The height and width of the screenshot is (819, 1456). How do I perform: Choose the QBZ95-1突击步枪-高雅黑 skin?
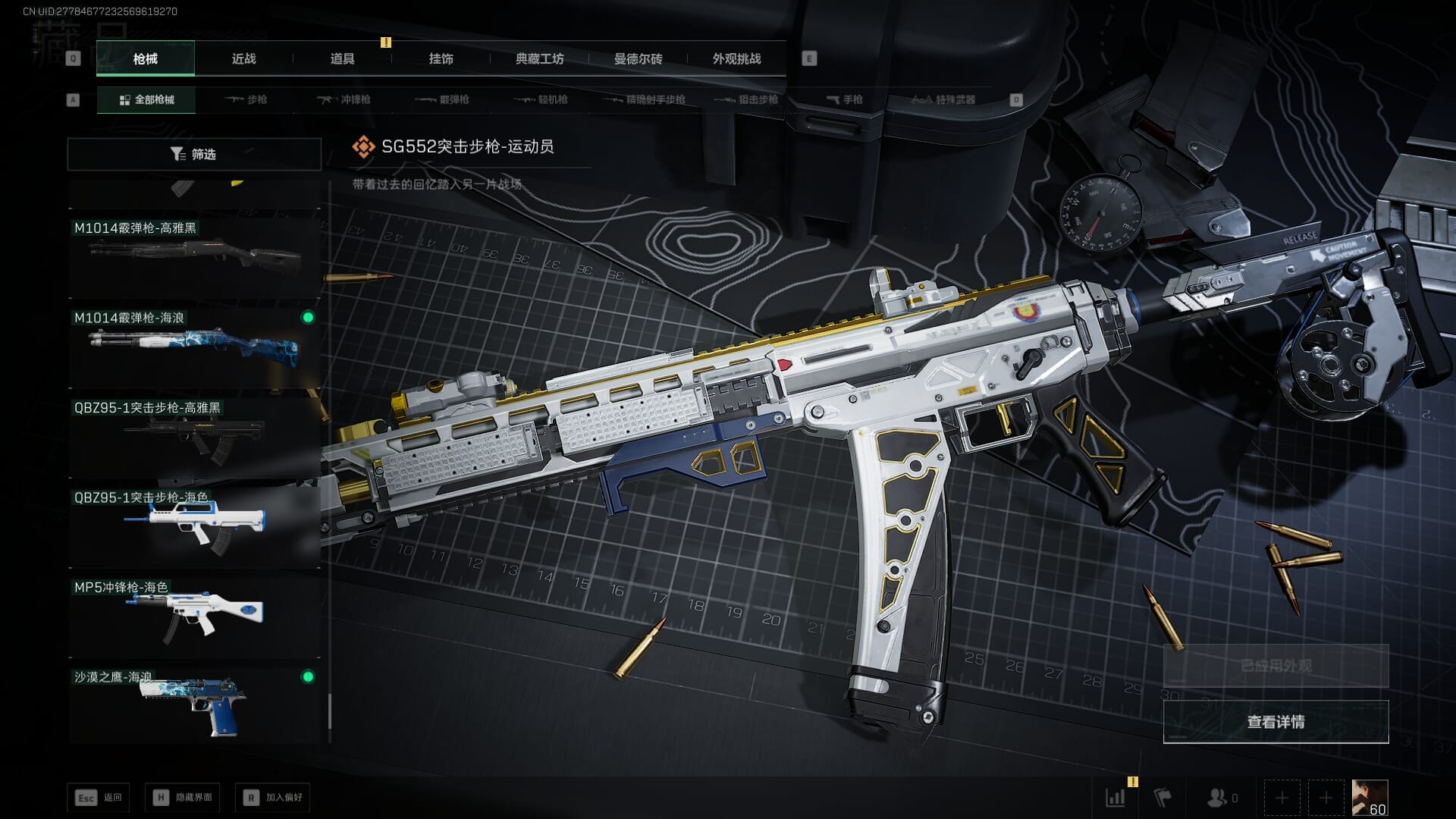pyautogui.click(x=194, y=435)
